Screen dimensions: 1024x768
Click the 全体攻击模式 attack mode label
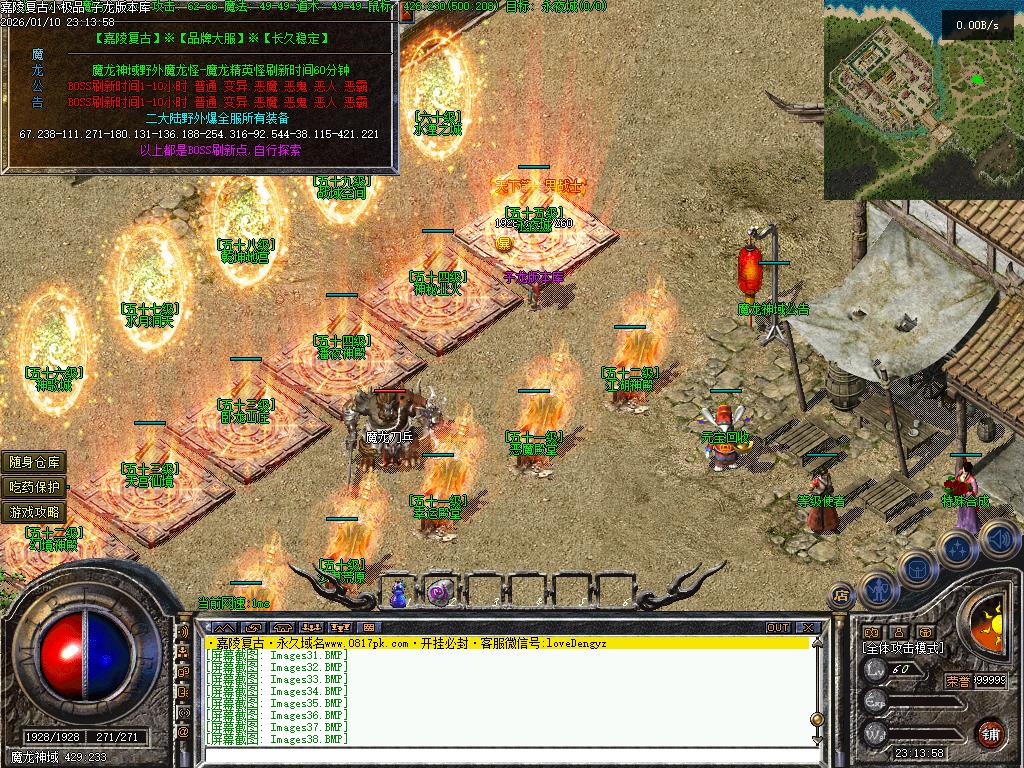pos(902,648)
